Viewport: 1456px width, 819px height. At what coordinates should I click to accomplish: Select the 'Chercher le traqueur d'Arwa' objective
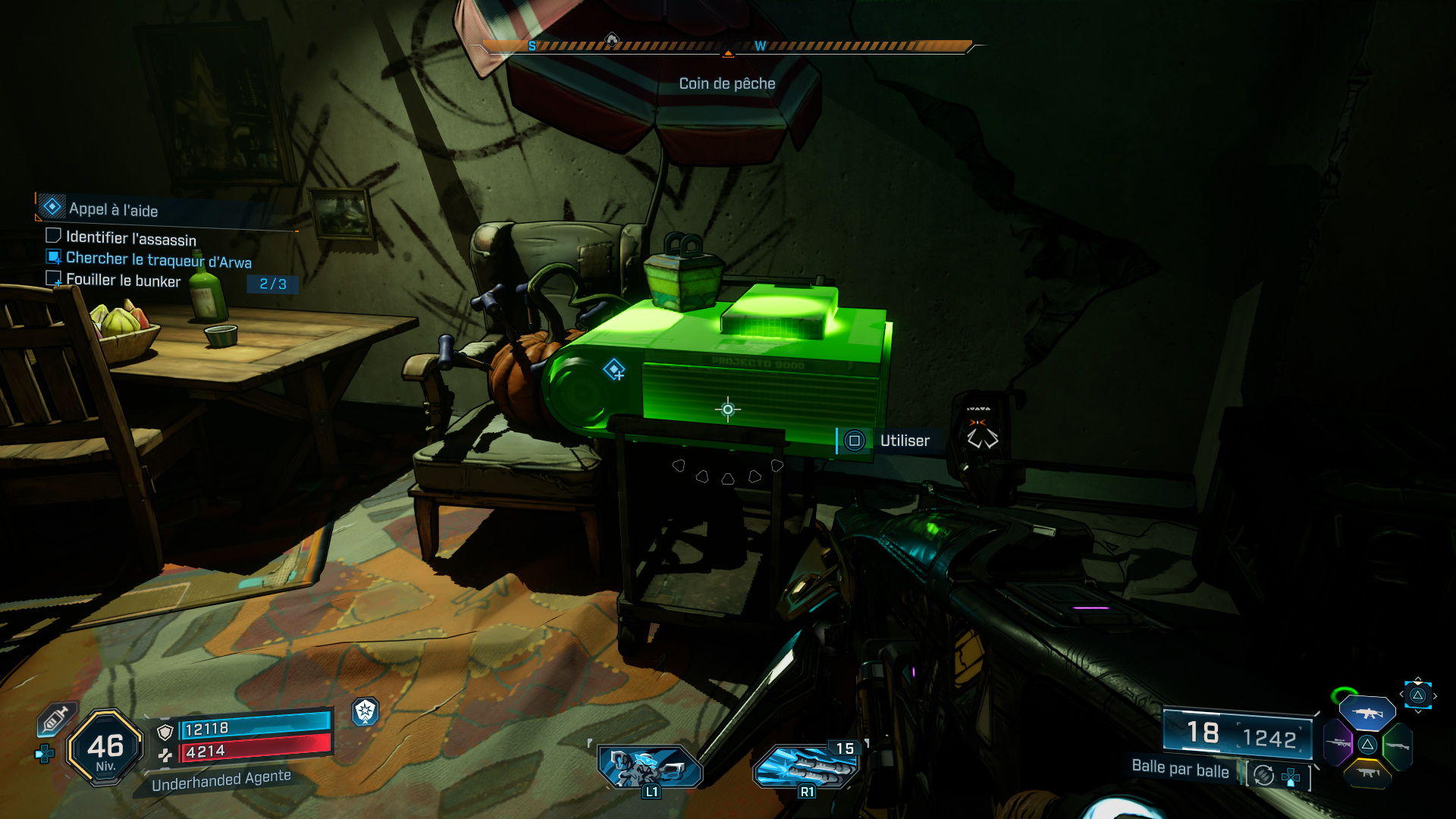click(158, 260)
